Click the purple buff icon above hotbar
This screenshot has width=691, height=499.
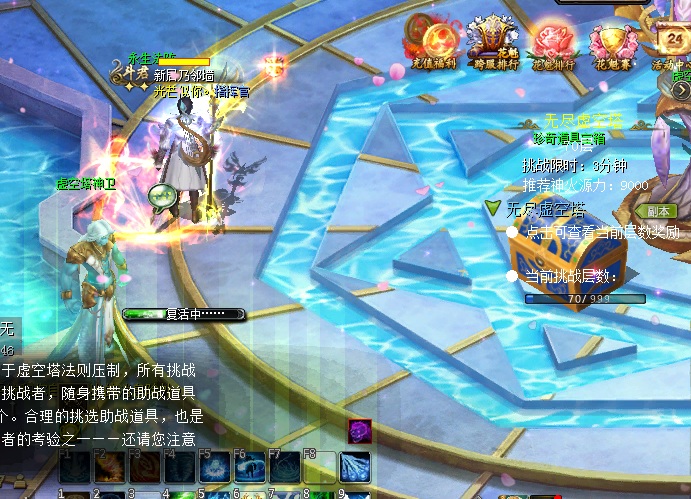pos(359,431)
